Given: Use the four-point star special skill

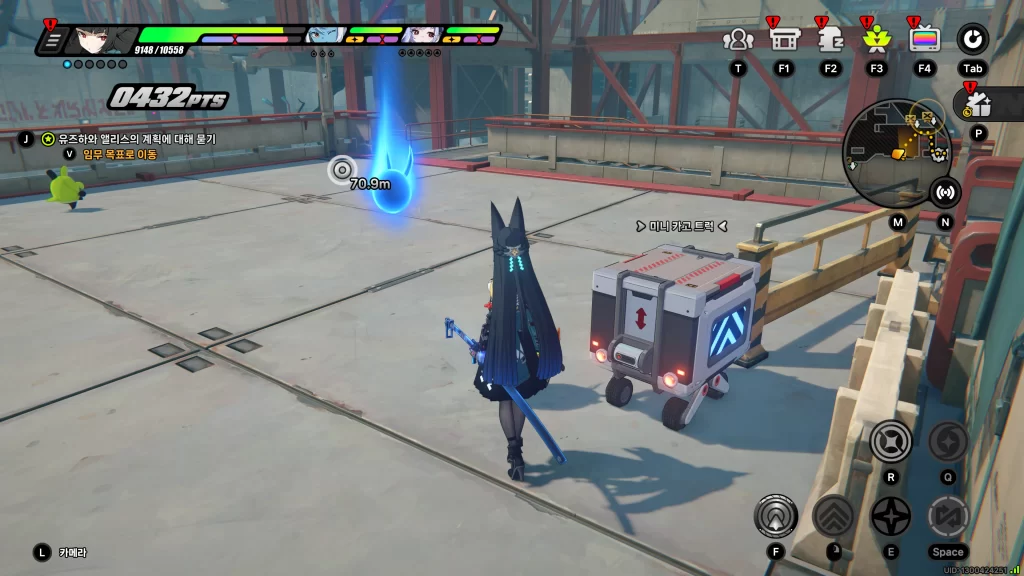Looking at the screenshot, I should (890, 516).
